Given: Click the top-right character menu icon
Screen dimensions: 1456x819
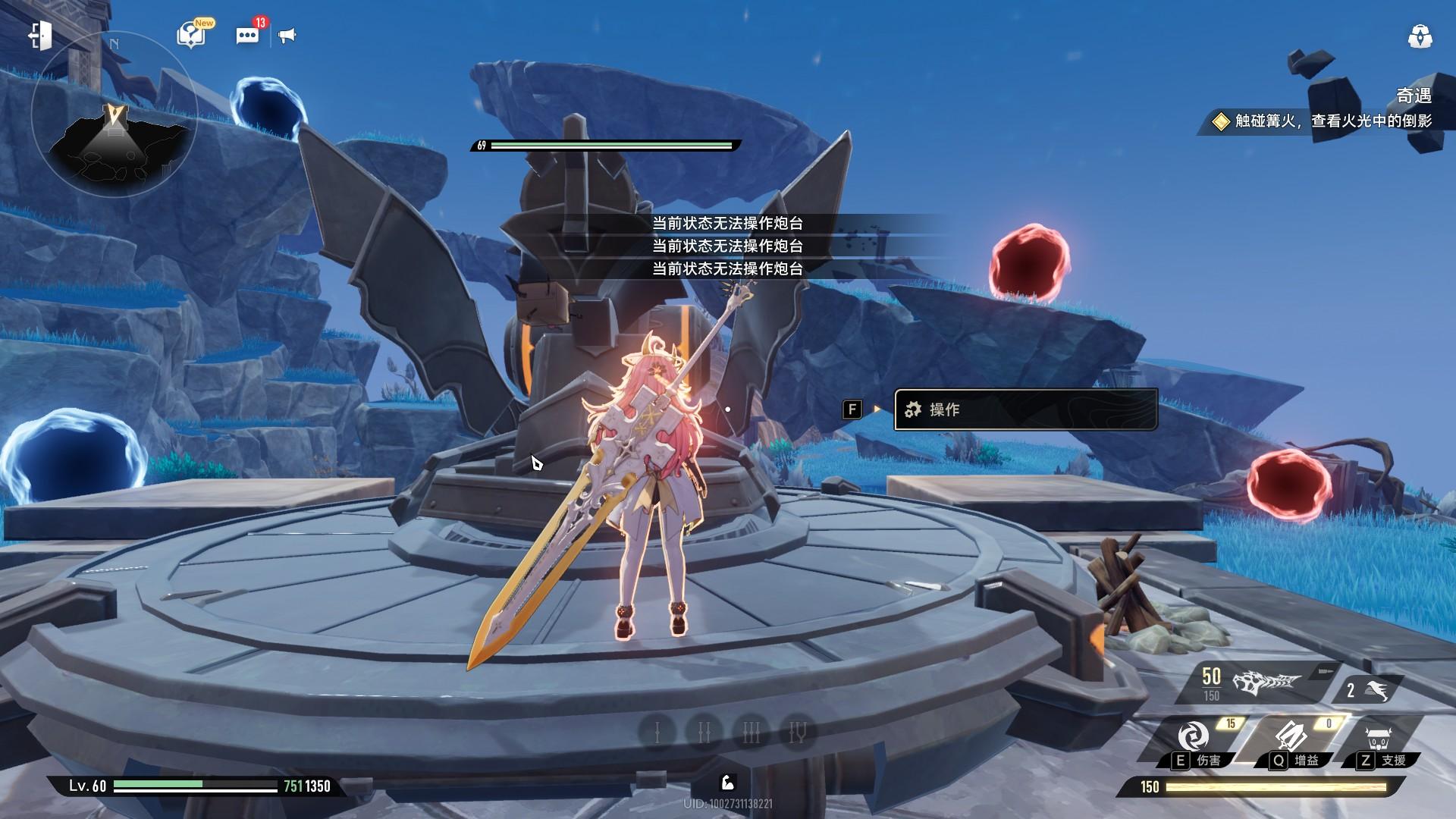Looking at the screenshot, I should click(x=1419, y=36).
